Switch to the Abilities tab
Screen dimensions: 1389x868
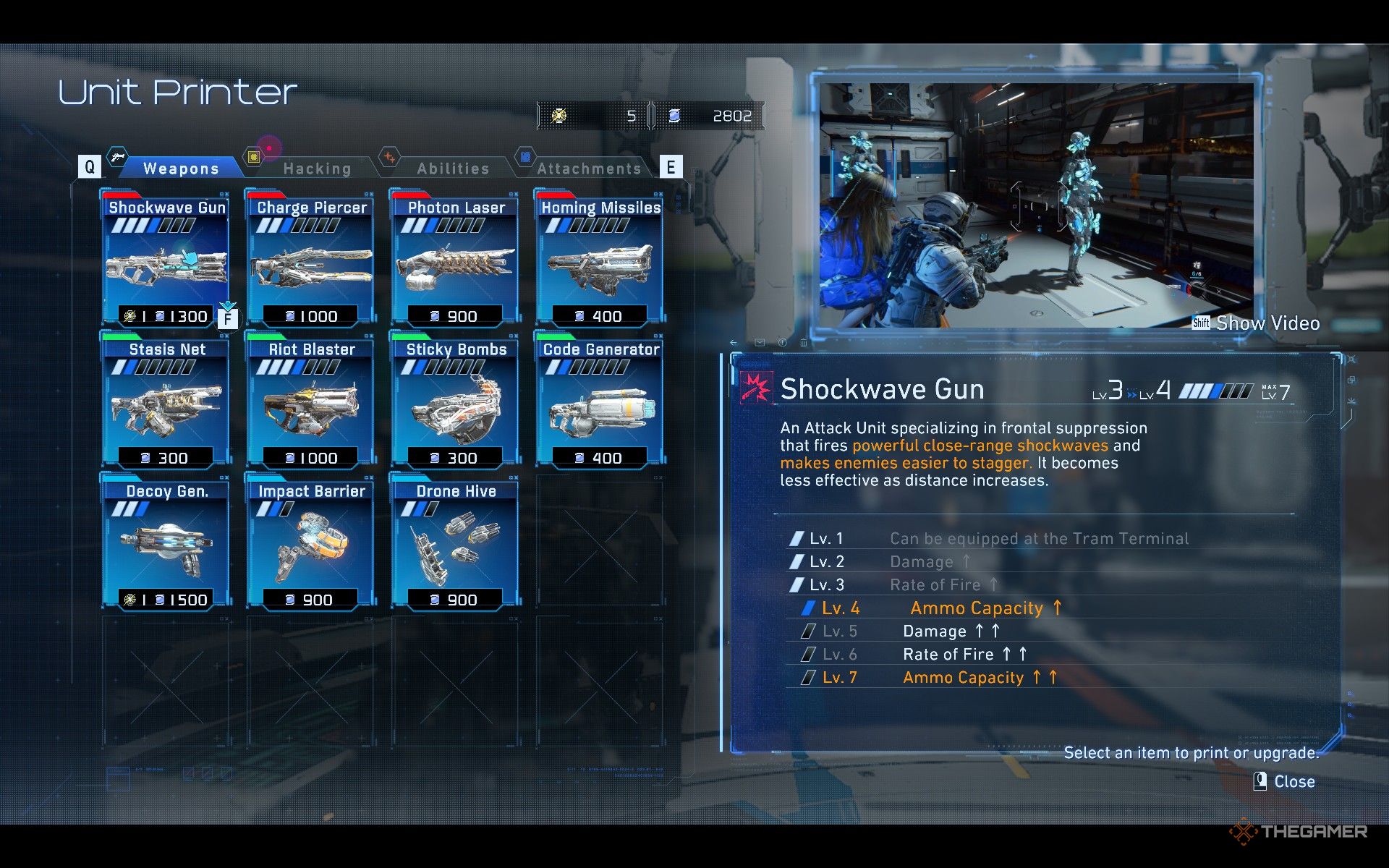pyautogui.click(x=453, y=169)
